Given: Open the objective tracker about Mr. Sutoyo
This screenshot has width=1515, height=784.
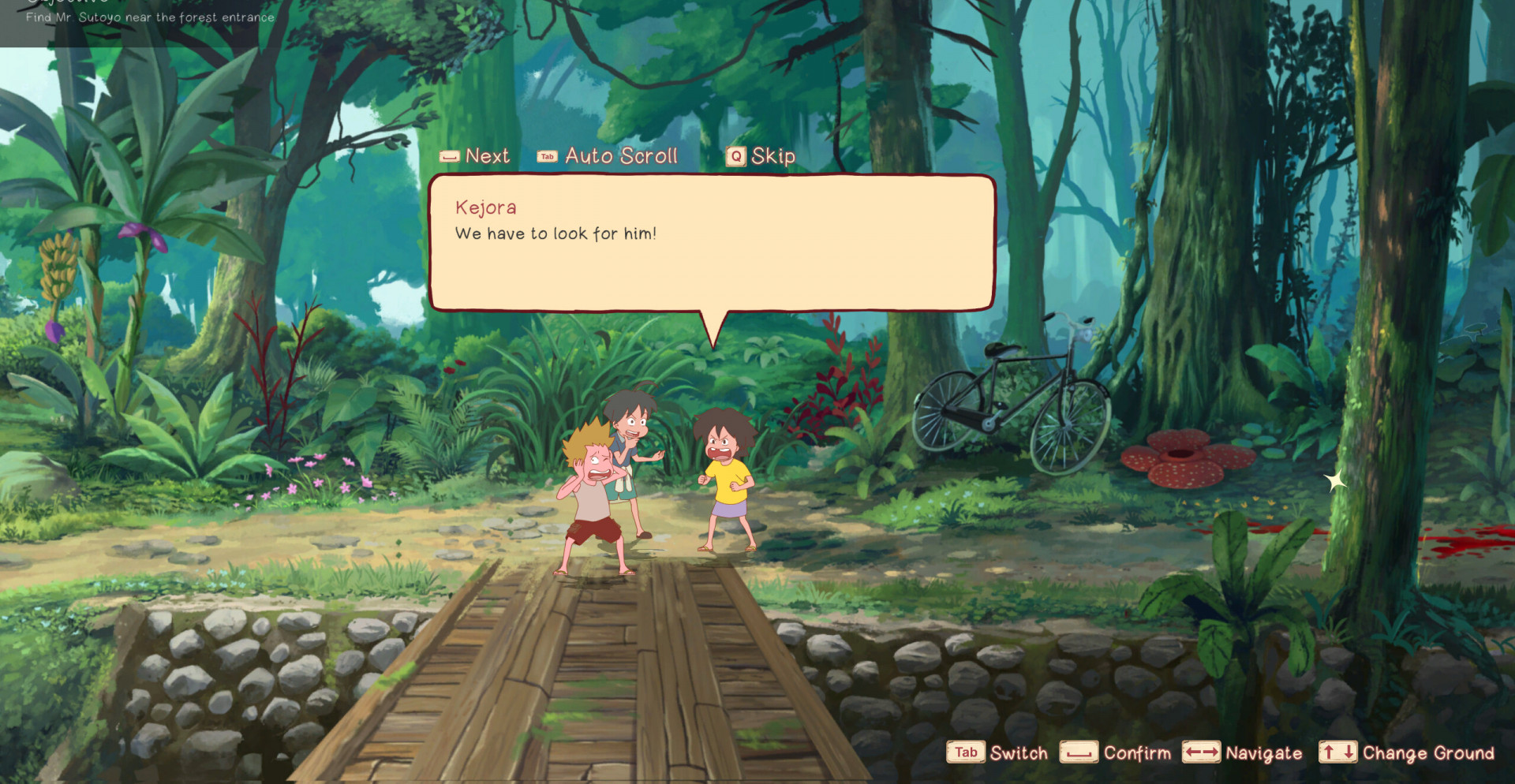Looking at the screenshot, I should pyautogui.click(x=150, y=17).
